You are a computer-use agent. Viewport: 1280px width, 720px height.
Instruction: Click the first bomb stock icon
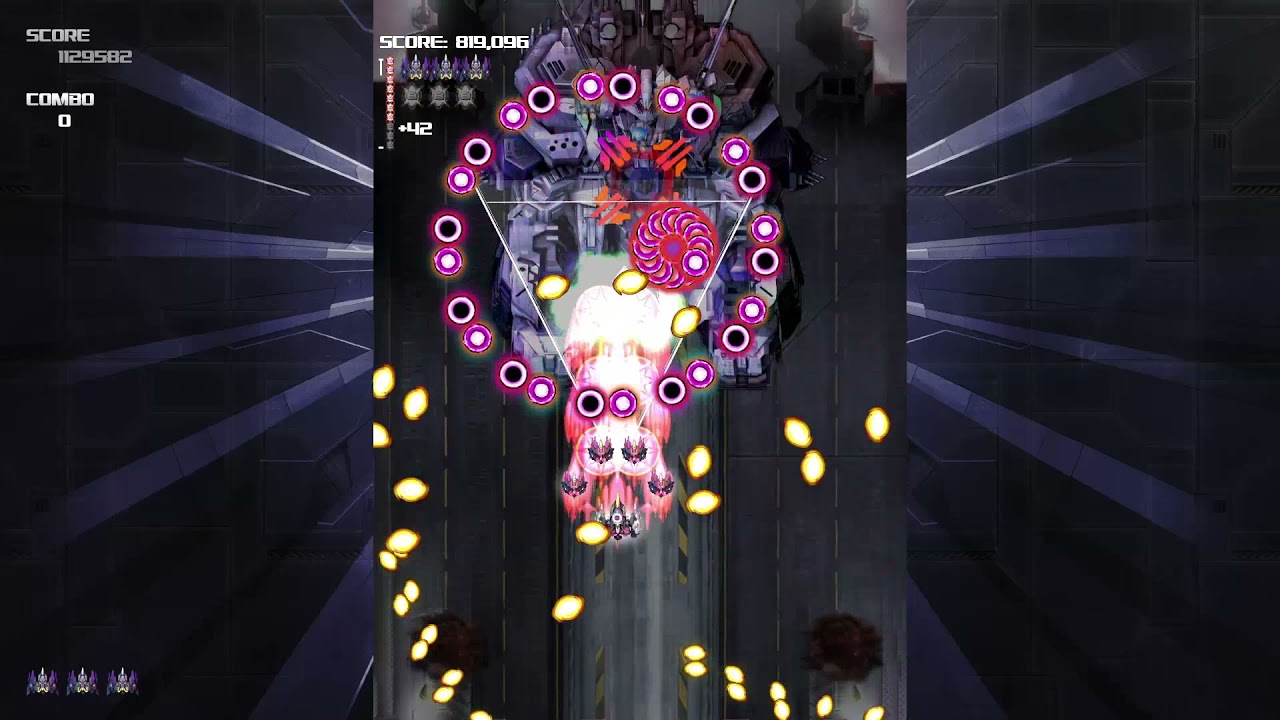[412, 95]
